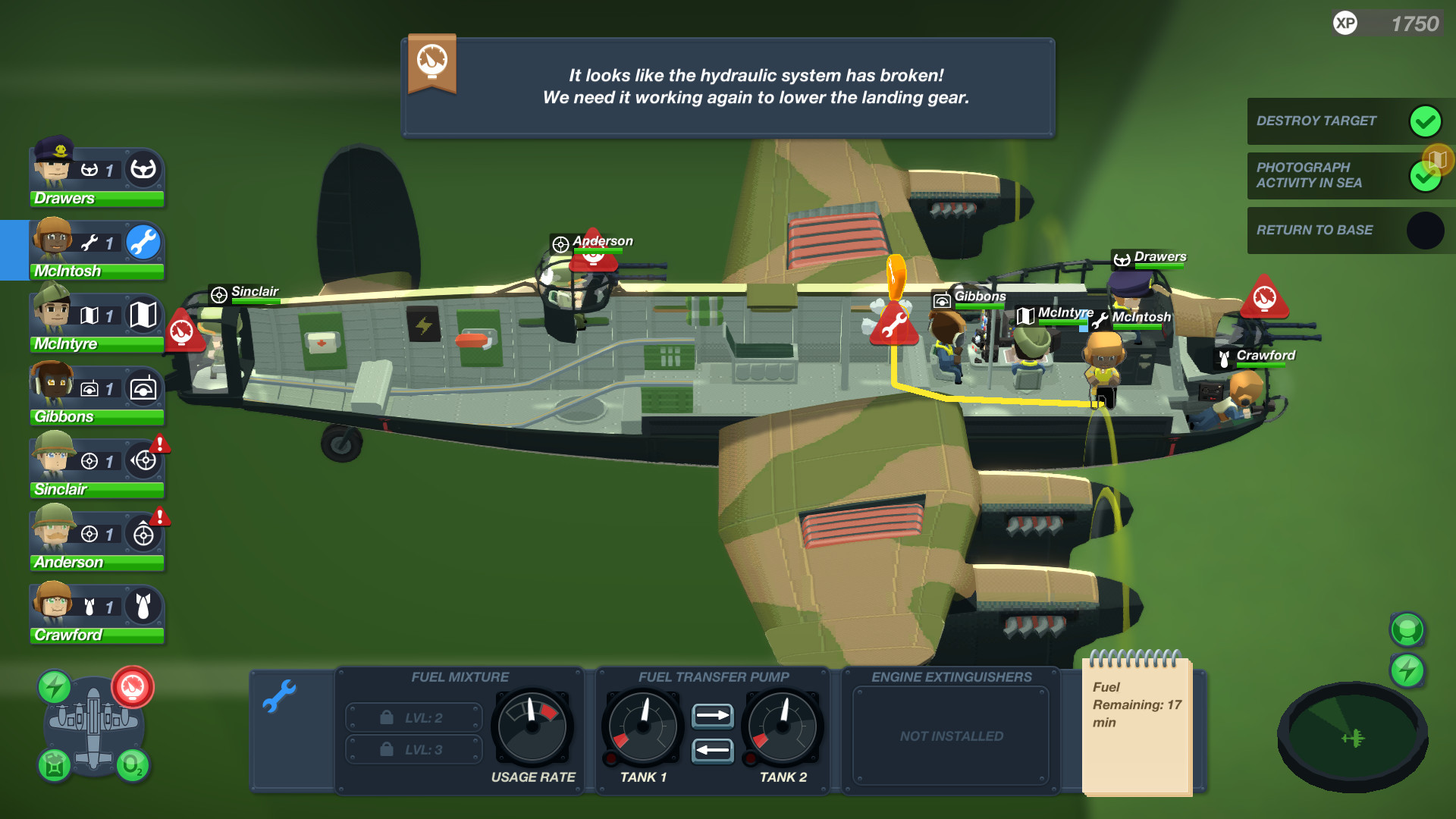
Task: Click the red hydraulic warning on the plane status panel
Action: (132, 688)
